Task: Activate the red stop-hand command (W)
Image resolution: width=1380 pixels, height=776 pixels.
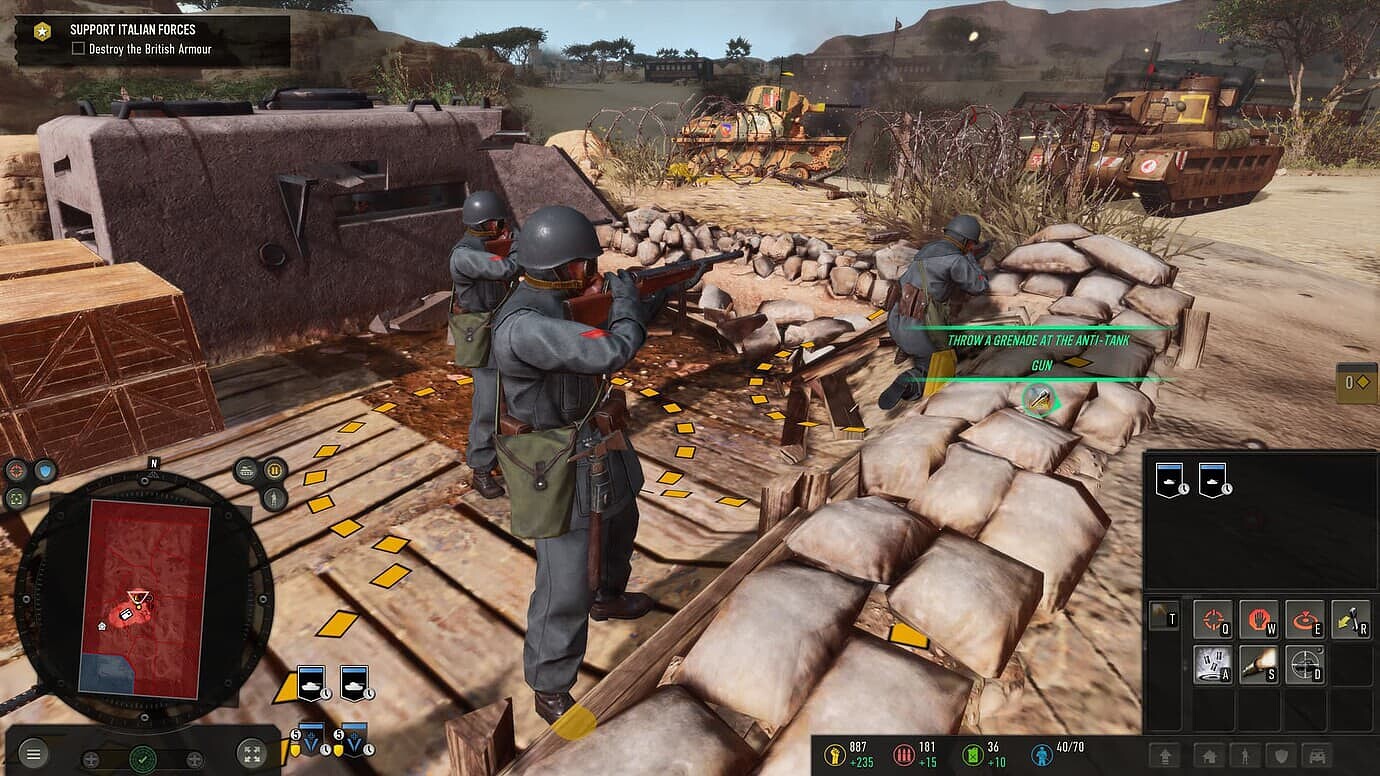Action: point(1259,619)
